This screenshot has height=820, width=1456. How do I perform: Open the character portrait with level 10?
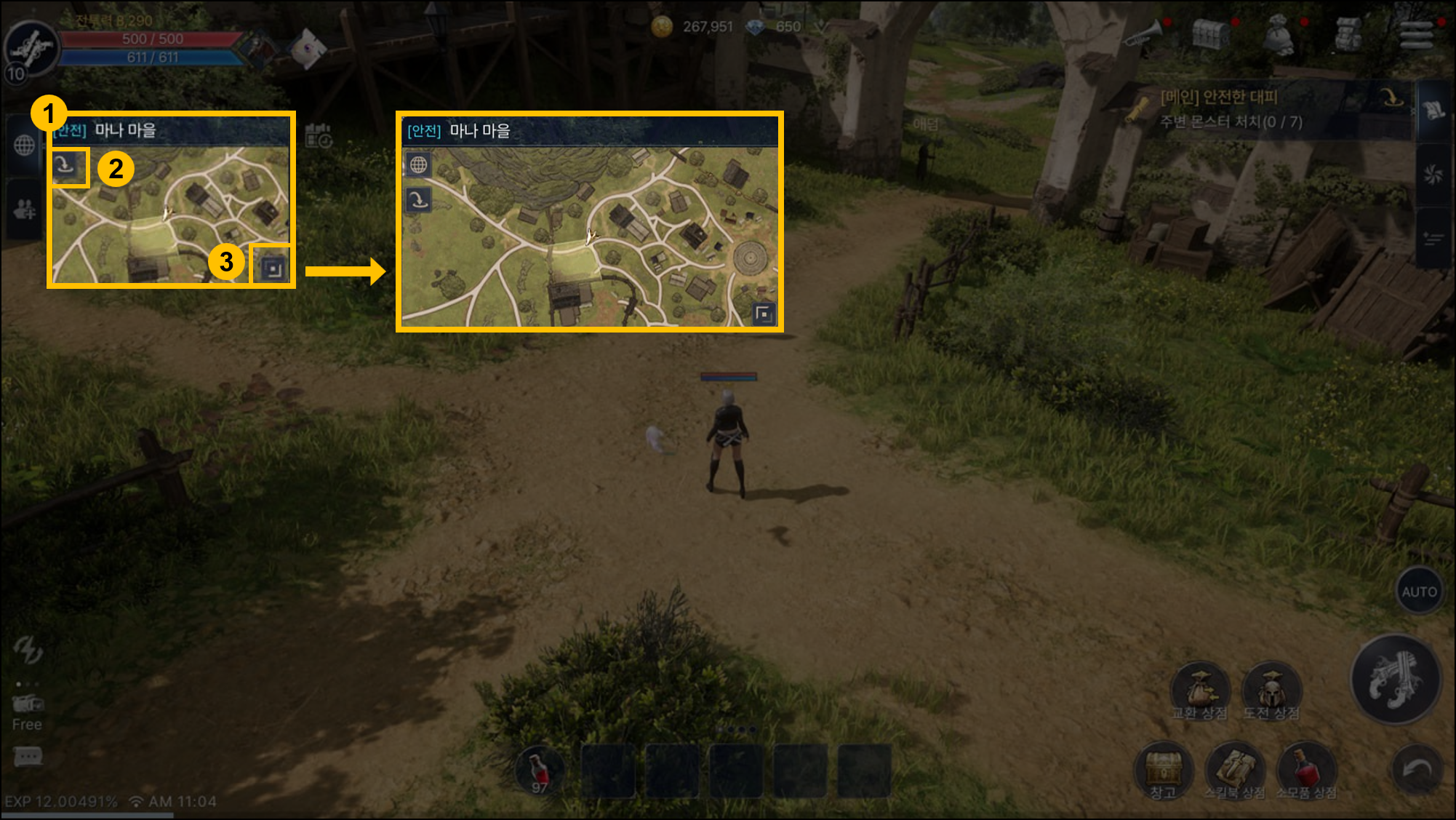[x=31, y=49]
